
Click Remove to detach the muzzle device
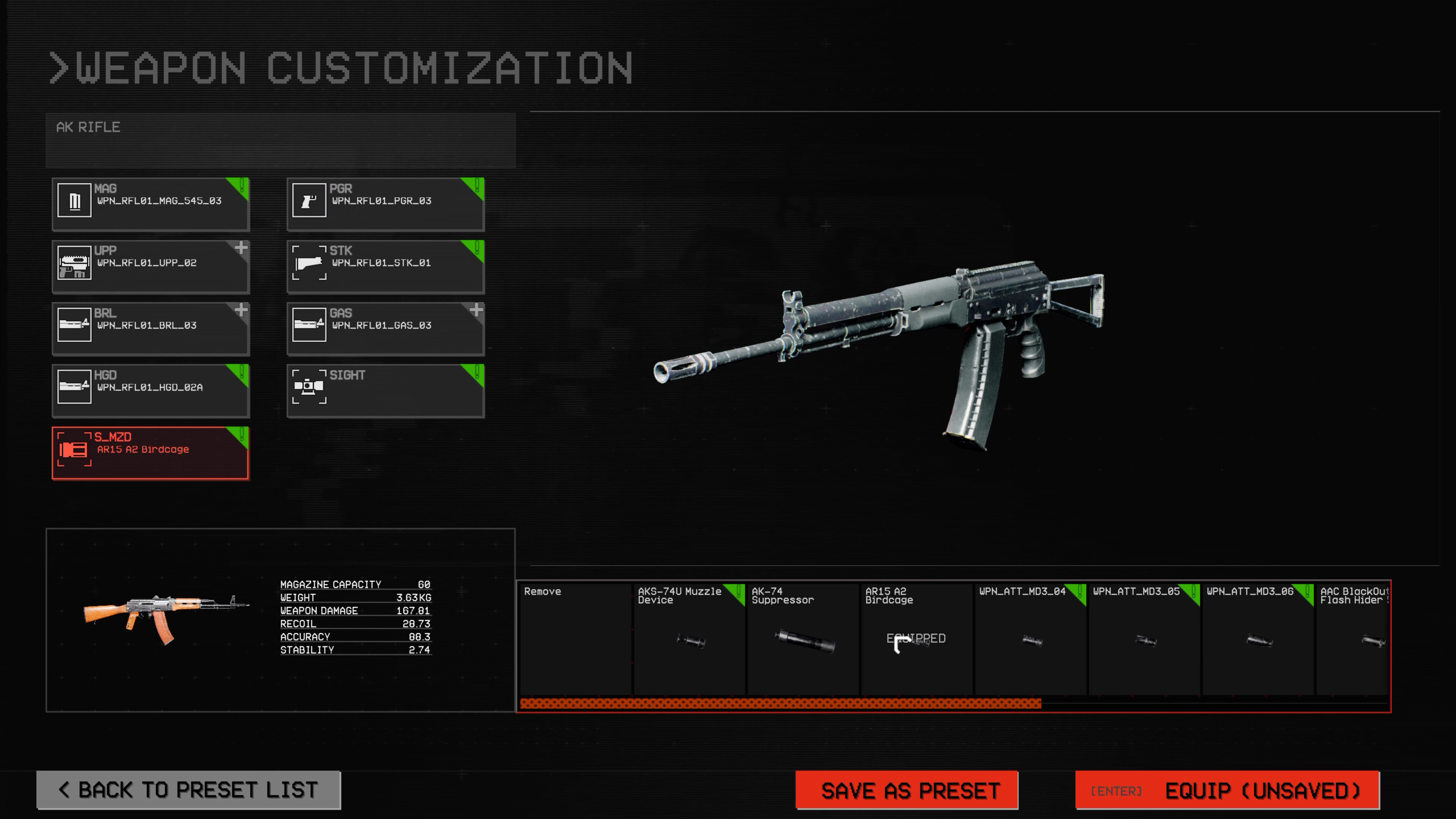pyautogui.click(x=575, y=639)
